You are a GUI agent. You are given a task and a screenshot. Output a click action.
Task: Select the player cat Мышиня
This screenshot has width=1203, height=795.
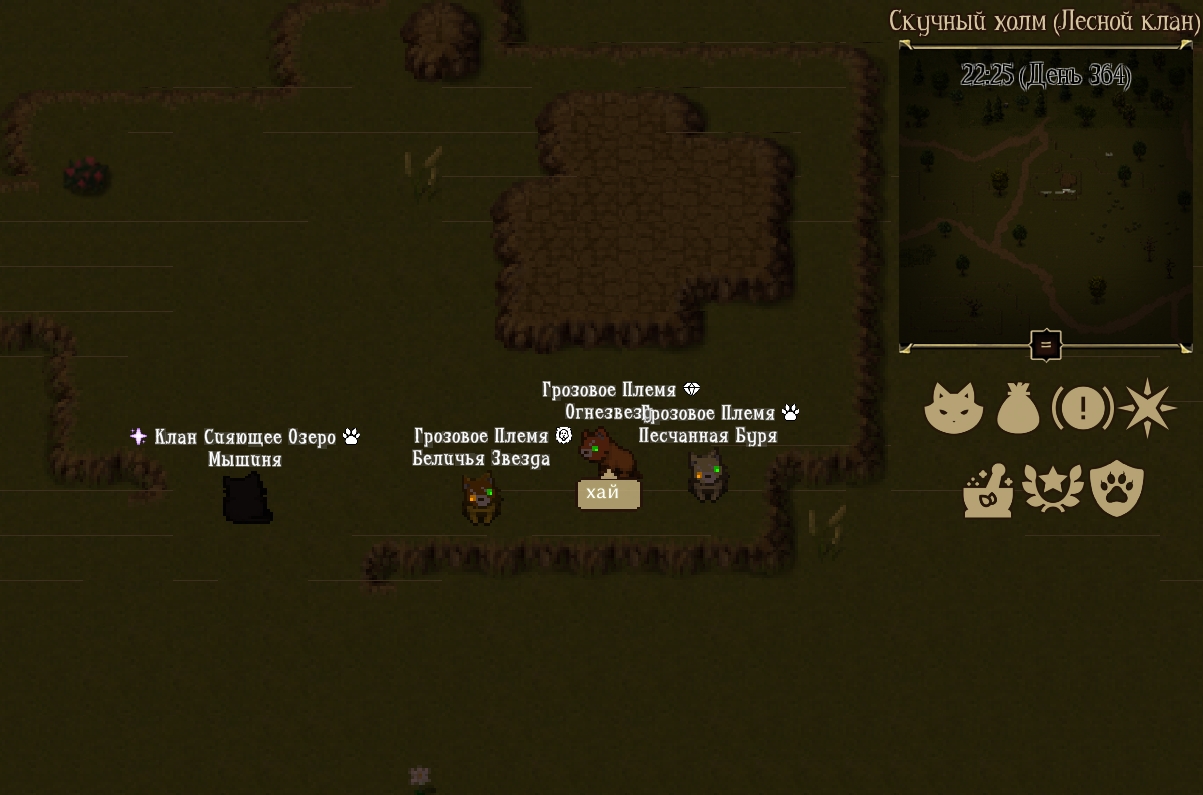[246, 498]
